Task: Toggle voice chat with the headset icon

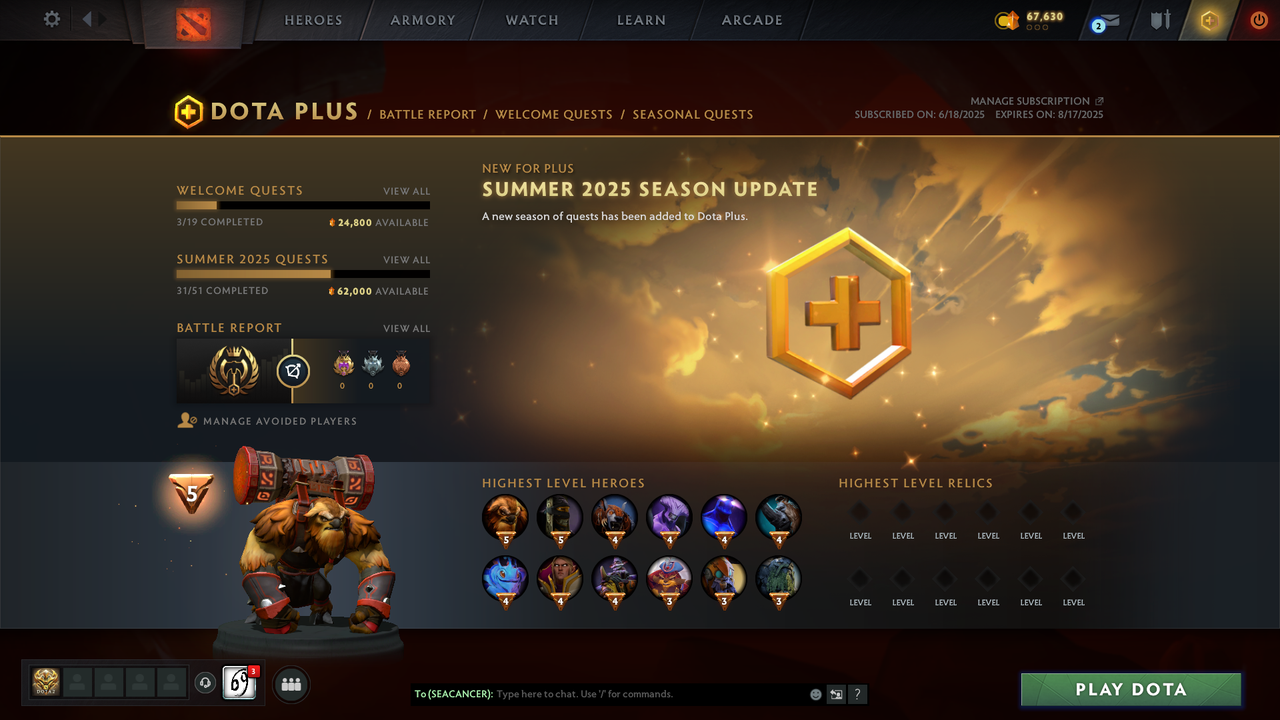Action: click(207, 682)
